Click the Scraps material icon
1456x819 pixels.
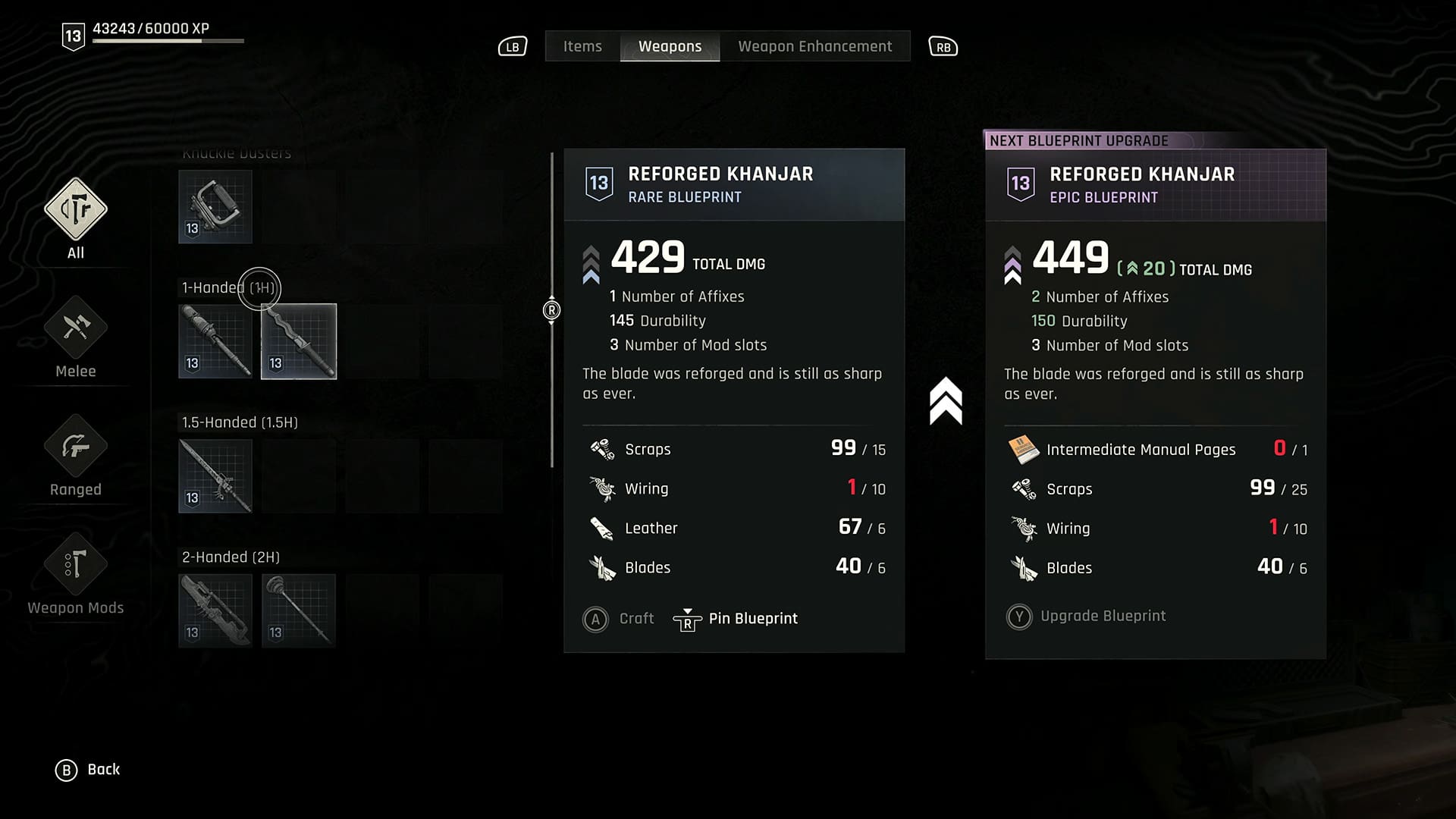[x=602, y=448]
